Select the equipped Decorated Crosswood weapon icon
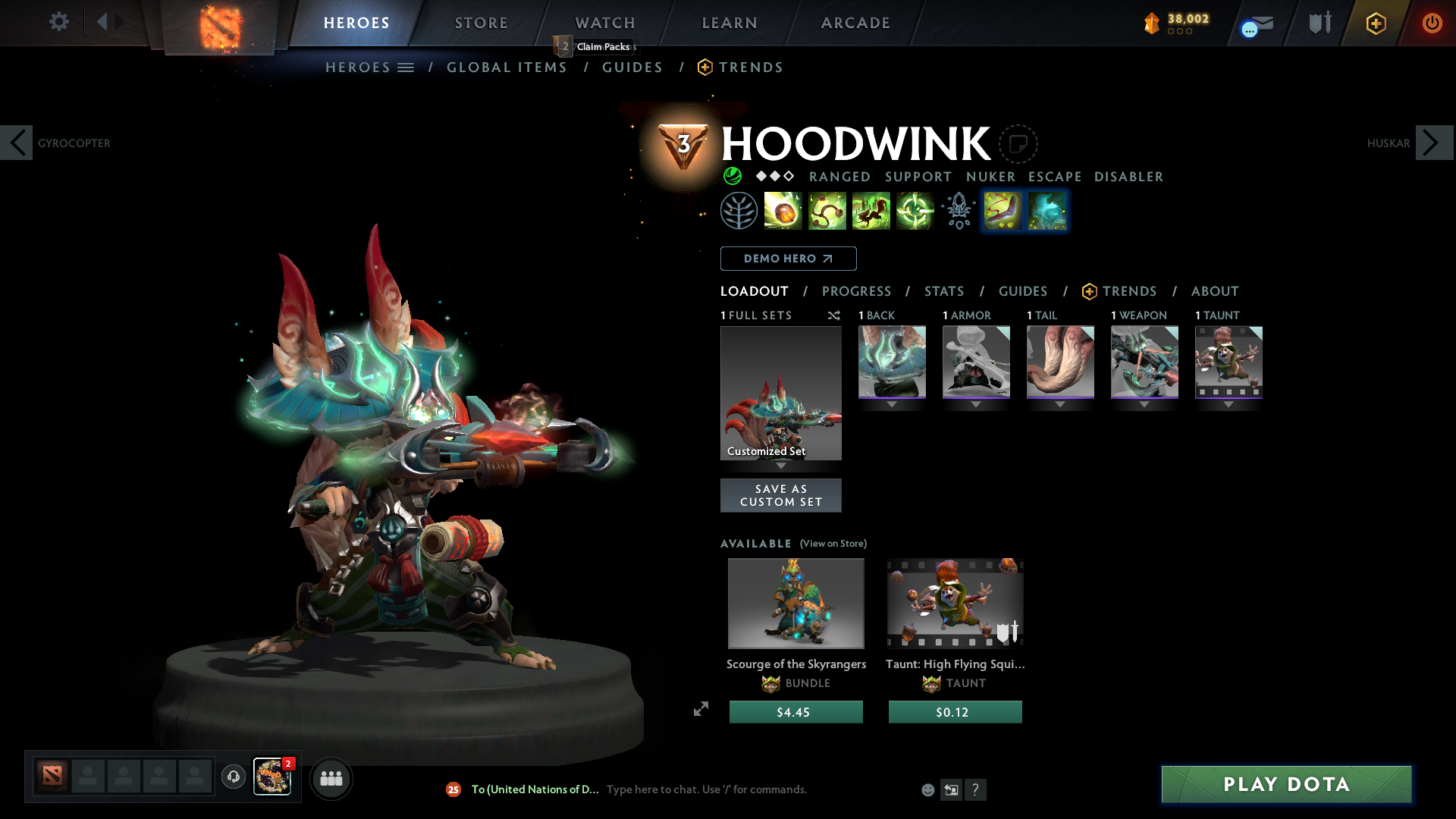Screen dimensions: 1456x819 point(1144,362)
